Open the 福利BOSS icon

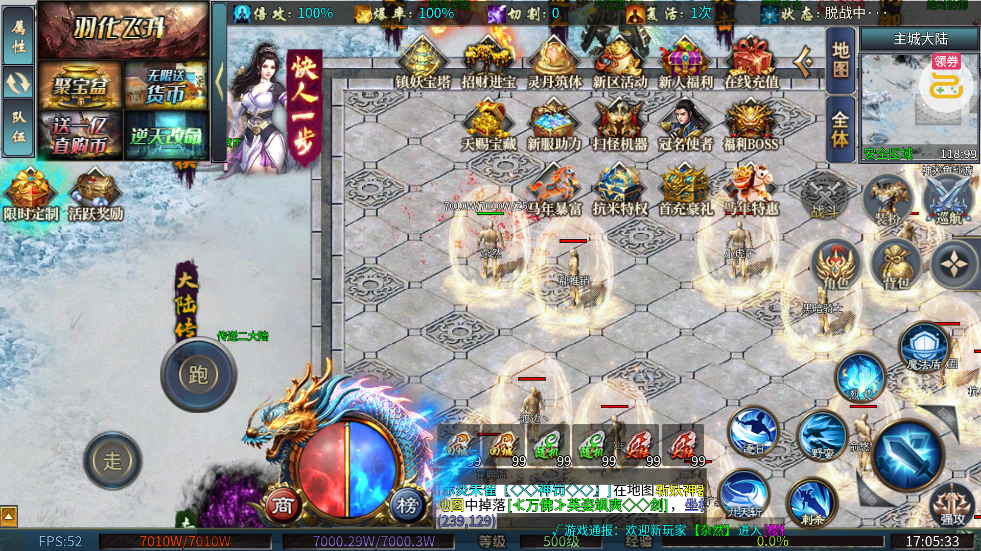[x=751, y=123]
